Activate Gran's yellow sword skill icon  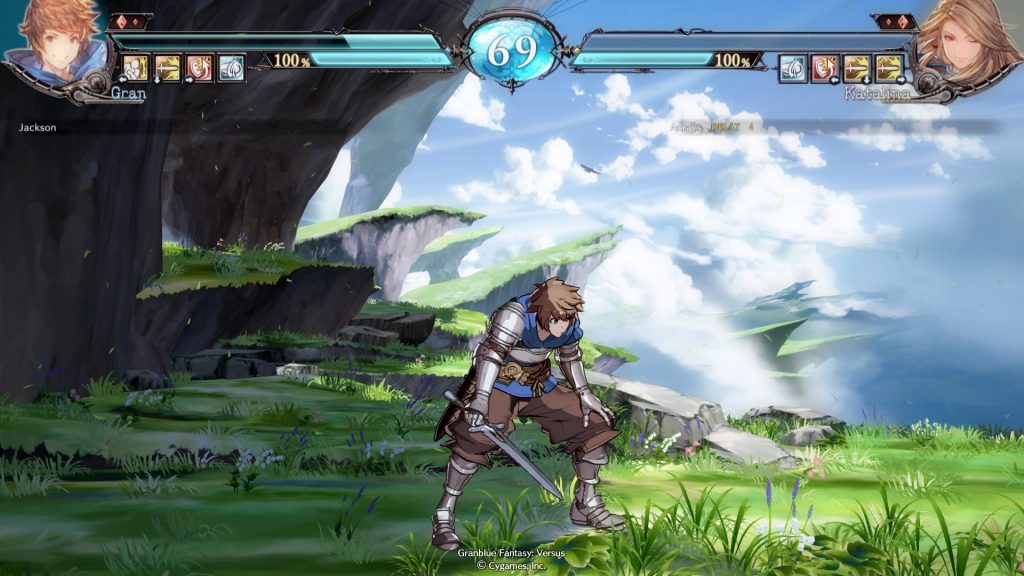coord(168,67)
